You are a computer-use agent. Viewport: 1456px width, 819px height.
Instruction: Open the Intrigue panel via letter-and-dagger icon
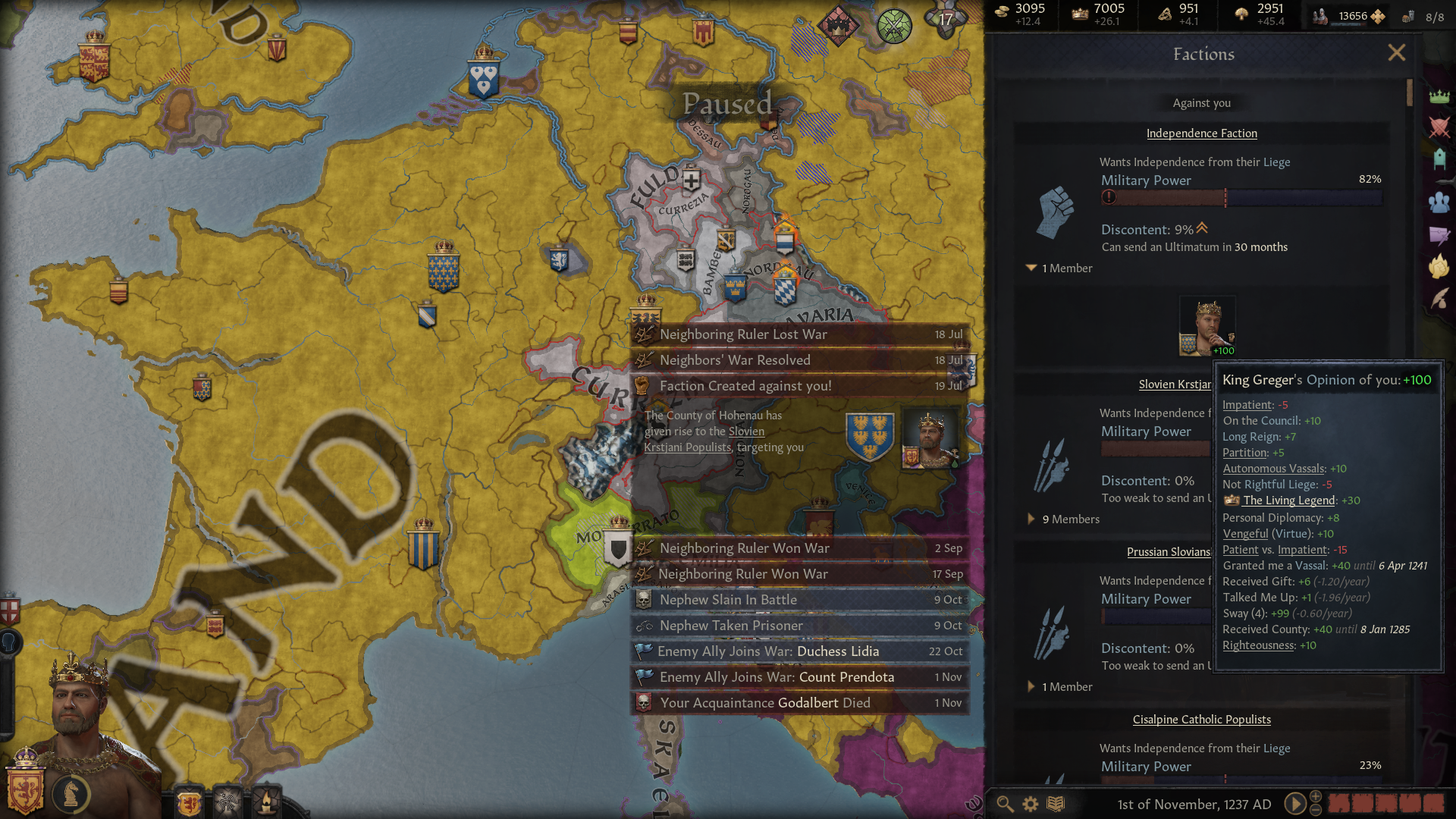[1439, 234]
